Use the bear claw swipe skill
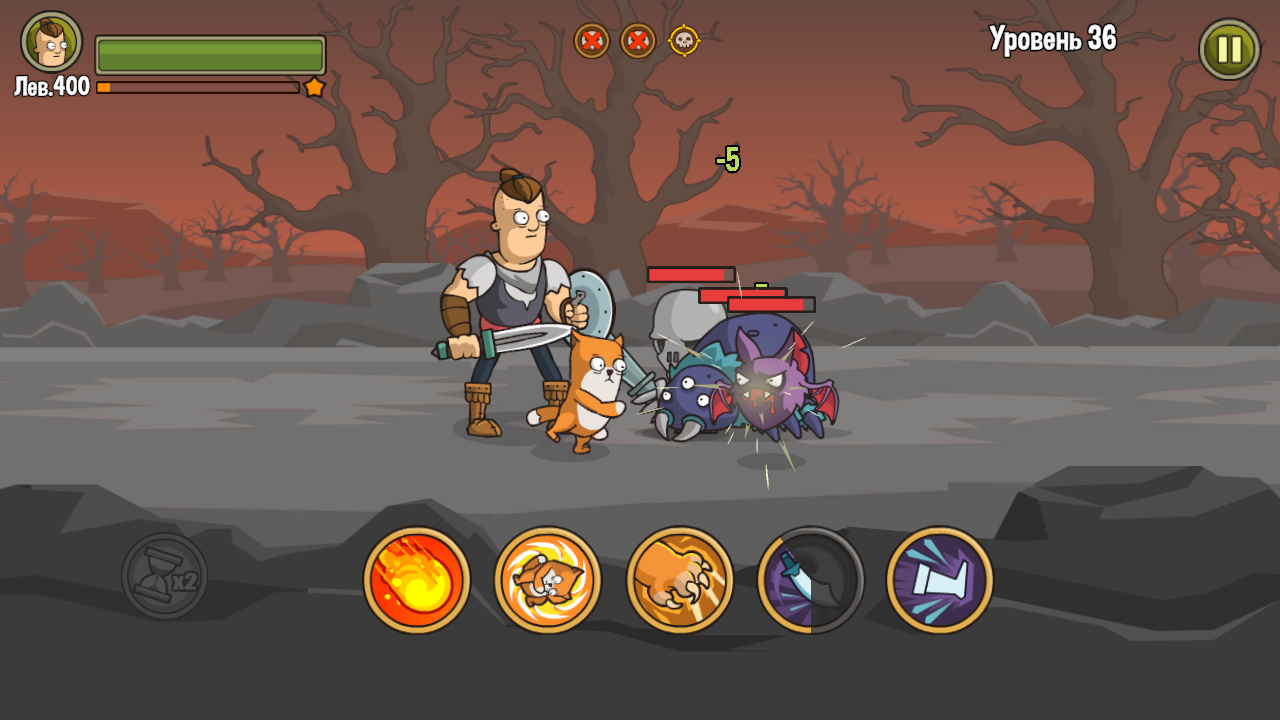The height and width of the screenshot is (720, 1280). coord(680,580)
